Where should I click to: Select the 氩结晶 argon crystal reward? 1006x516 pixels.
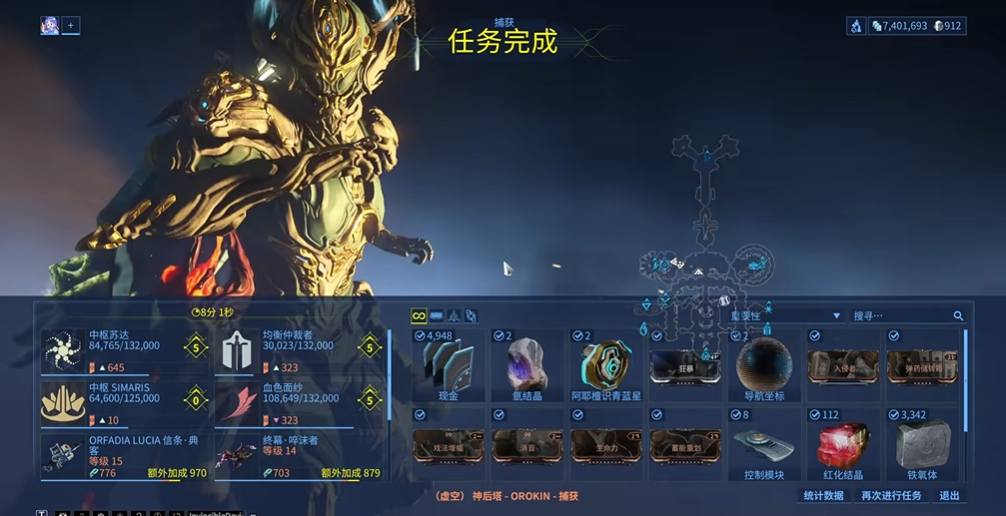pyautogui.click(x=527, y=365)
